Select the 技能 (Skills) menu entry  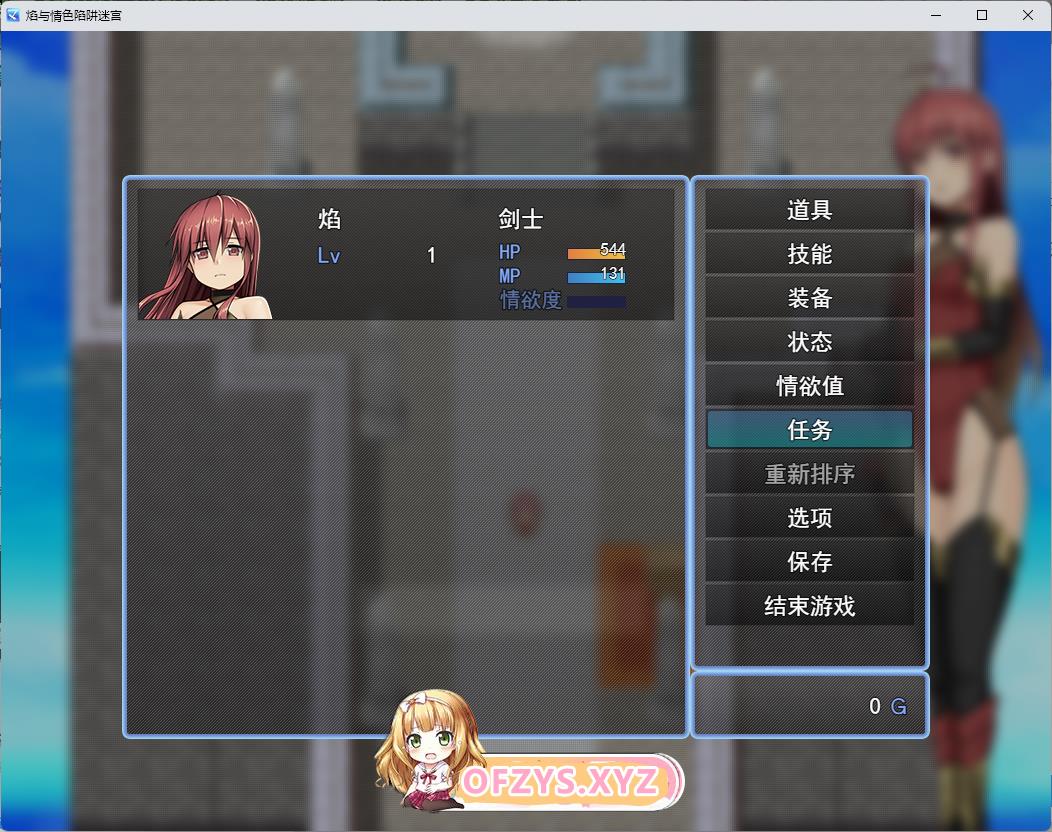coord(809,254)
